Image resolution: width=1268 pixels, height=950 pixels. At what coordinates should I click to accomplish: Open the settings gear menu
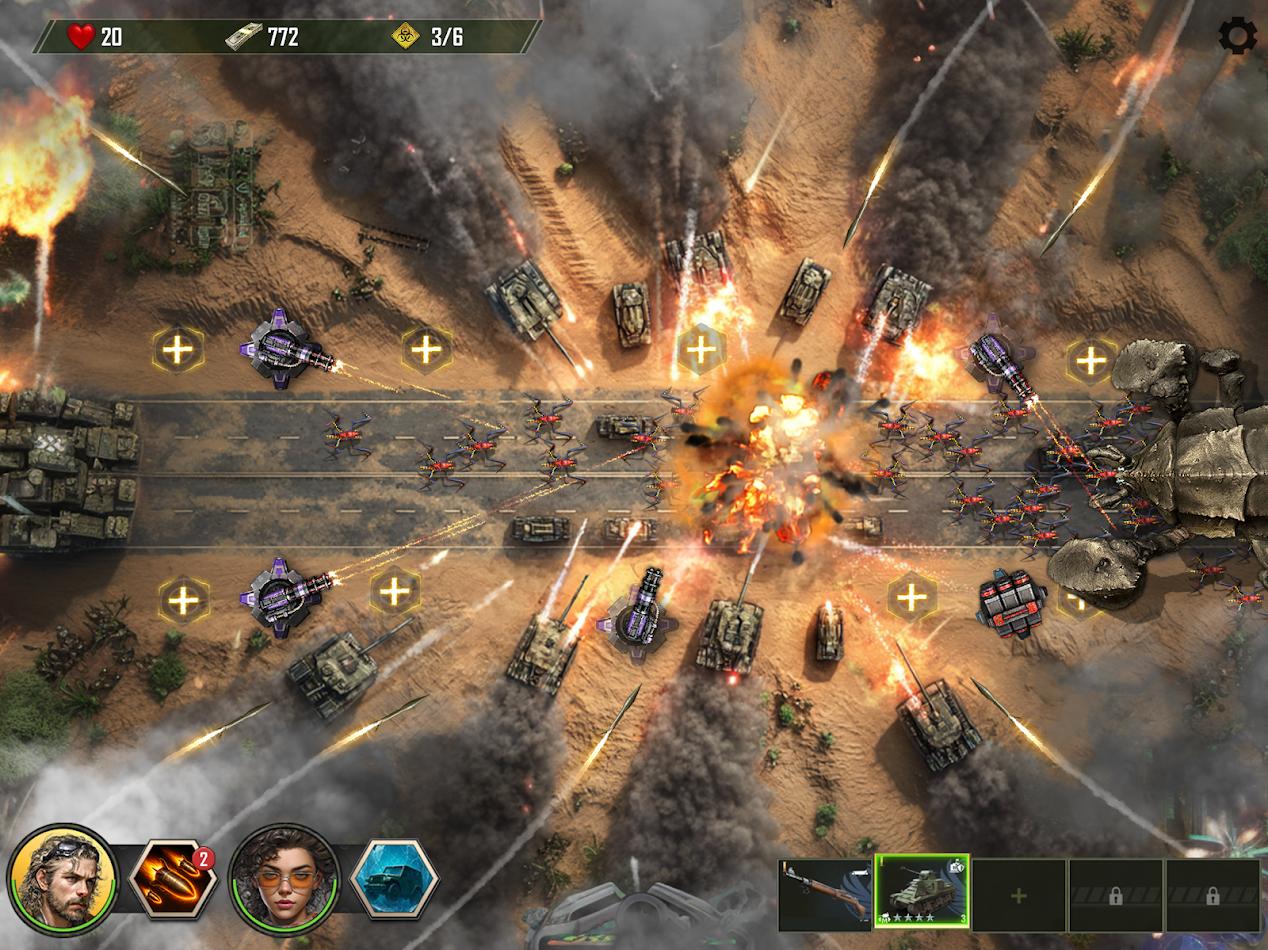pyautogui.click(x=1237, y=36)
